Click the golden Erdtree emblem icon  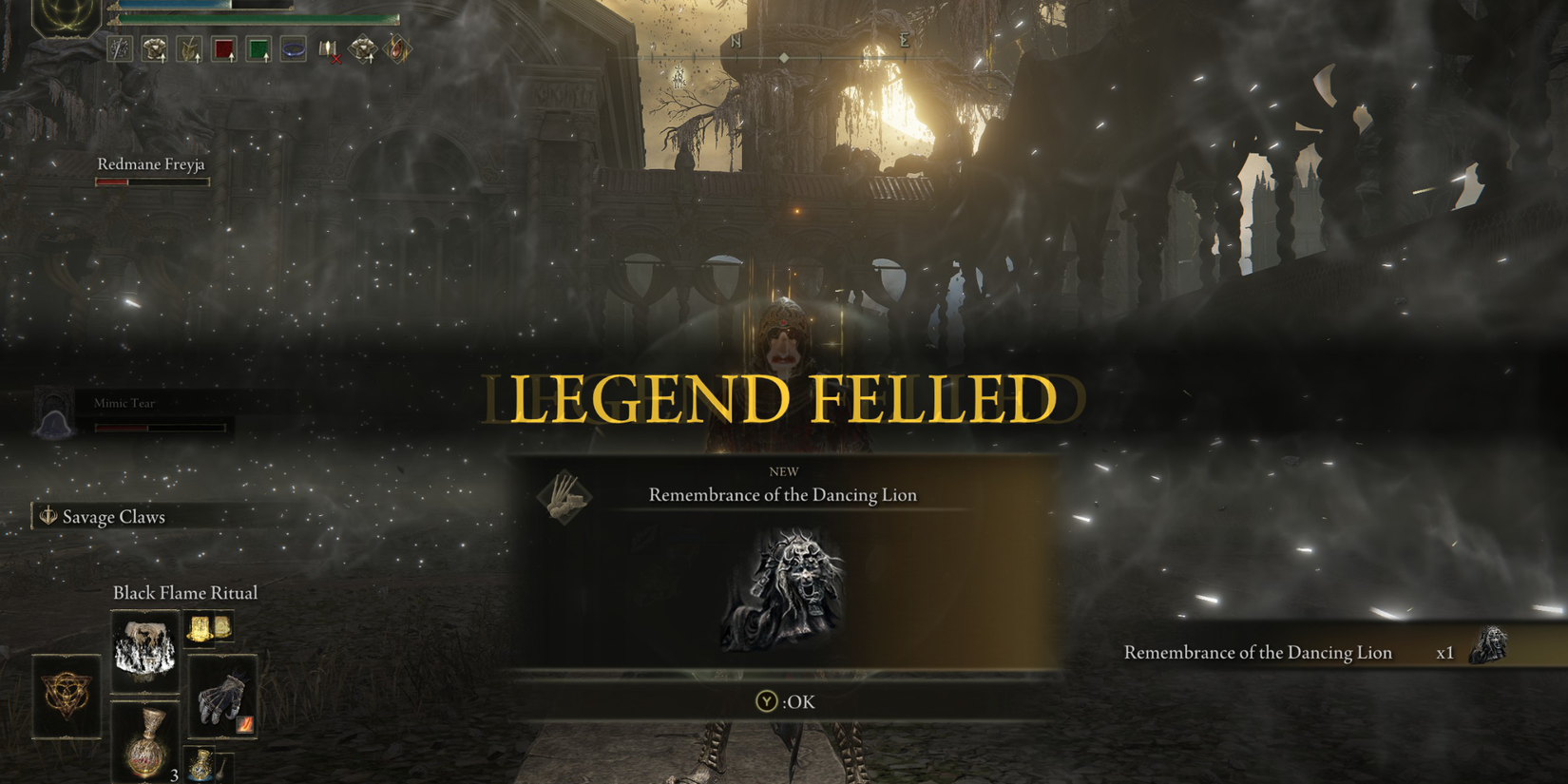coord(65,696)
